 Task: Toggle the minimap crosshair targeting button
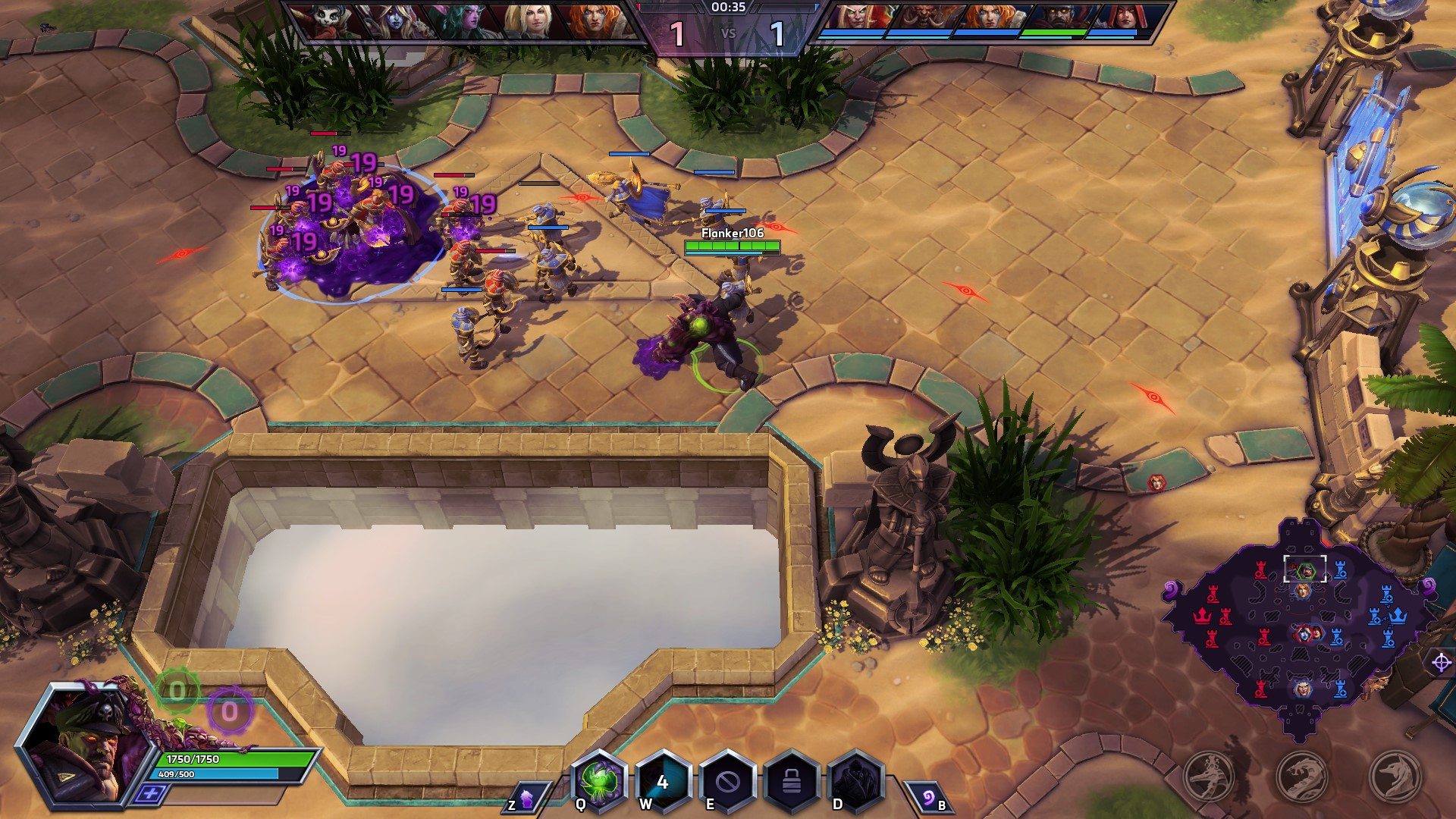[x=1441, y=663]
